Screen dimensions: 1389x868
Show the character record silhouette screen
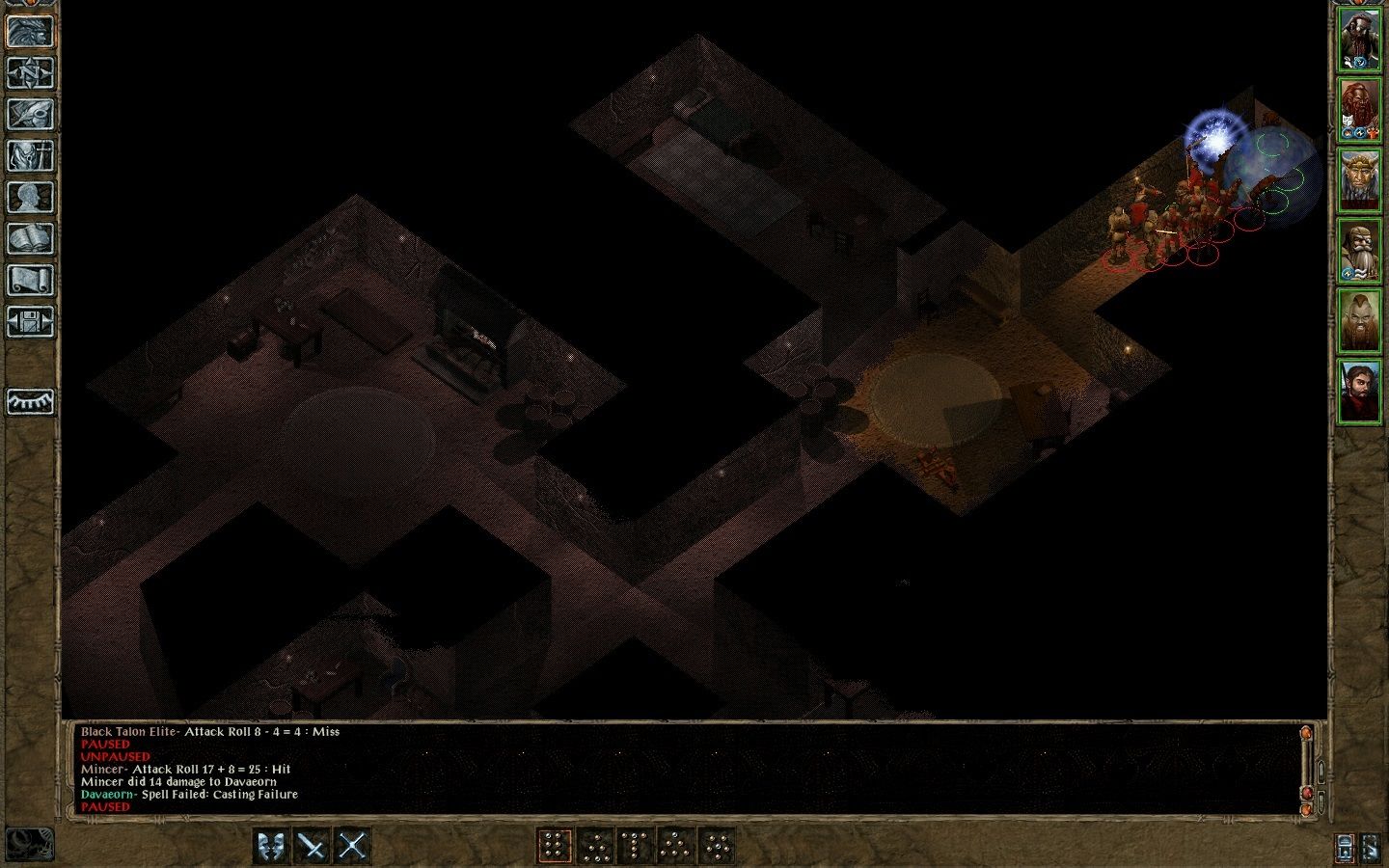click(30, 198)
